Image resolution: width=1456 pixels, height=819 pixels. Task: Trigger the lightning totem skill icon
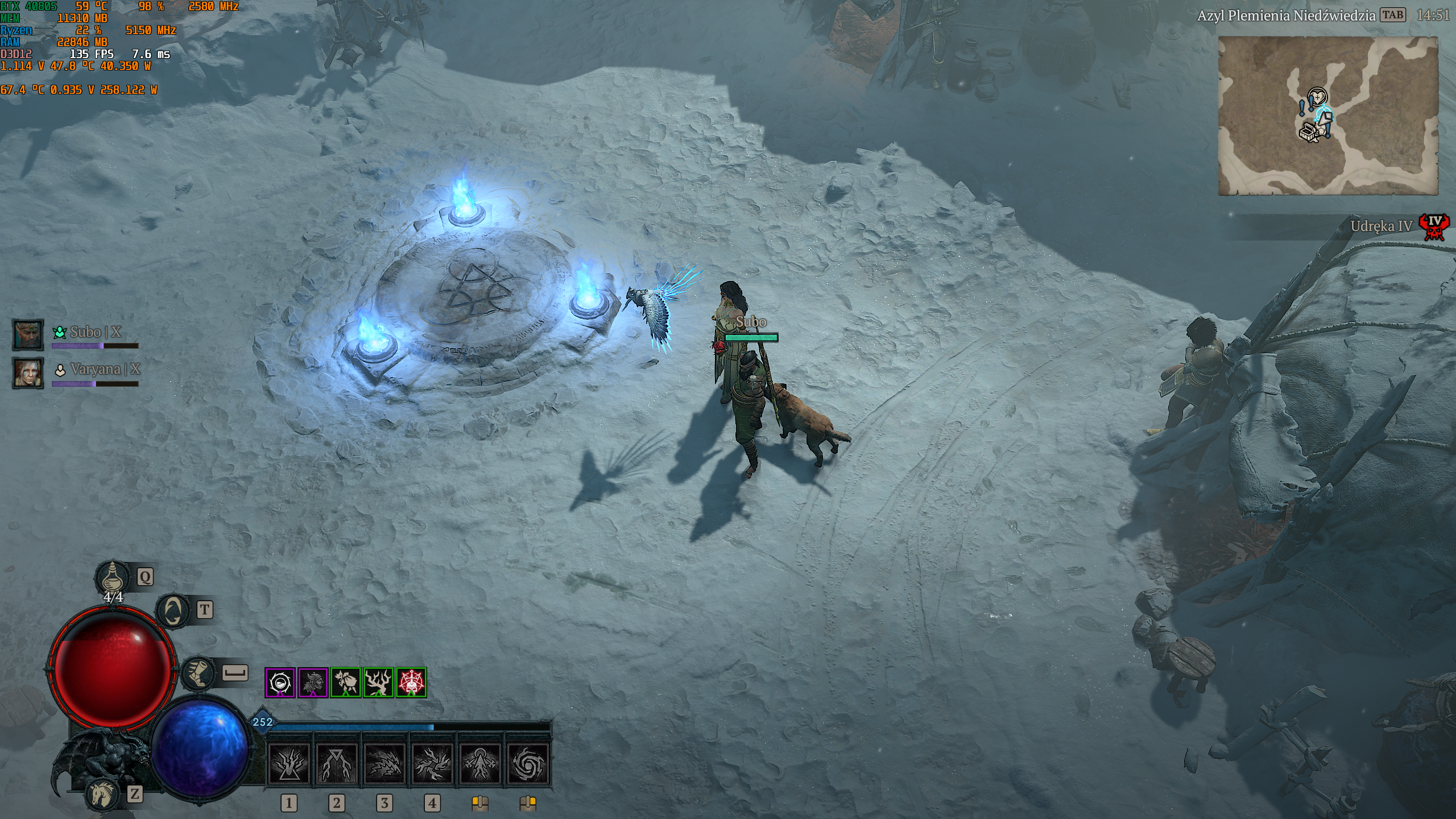(x=480, y=763)
